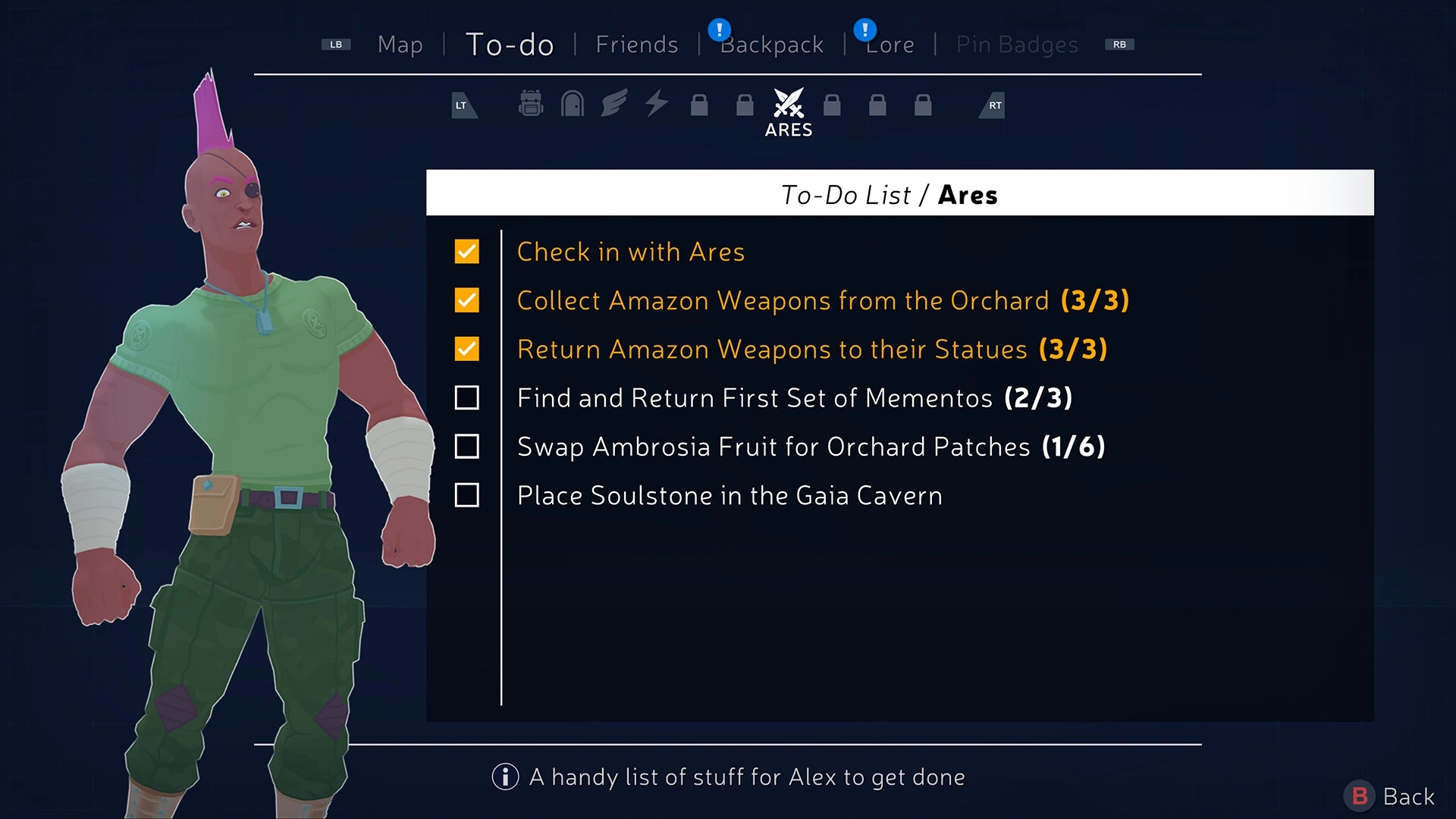Highlight Swap Ambrosia Fruit for Orchard Patches
Viewport: 1456px width, 819px height.
coord(811,447)
